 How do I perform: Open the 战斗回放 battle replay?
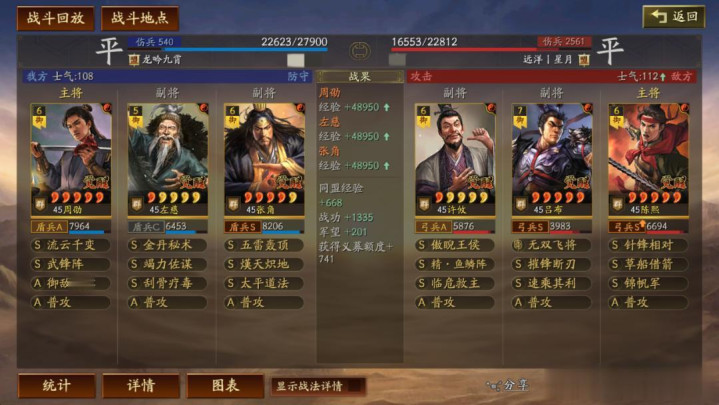point(55,18)
